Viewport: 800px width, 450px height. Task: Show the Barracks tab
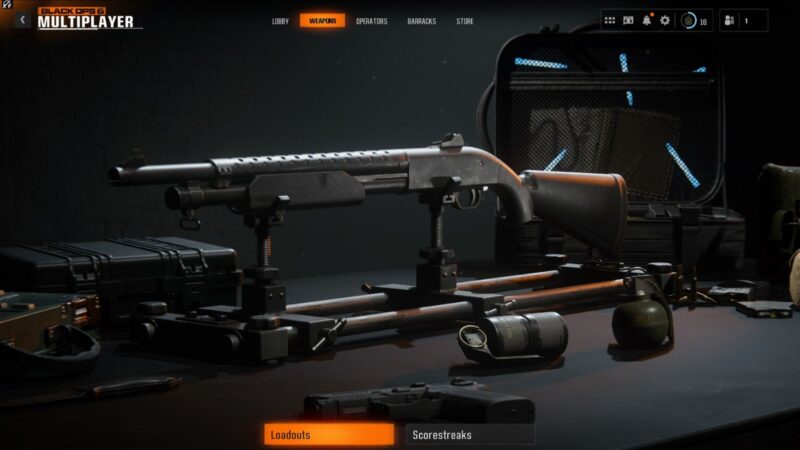coord(422,21)
